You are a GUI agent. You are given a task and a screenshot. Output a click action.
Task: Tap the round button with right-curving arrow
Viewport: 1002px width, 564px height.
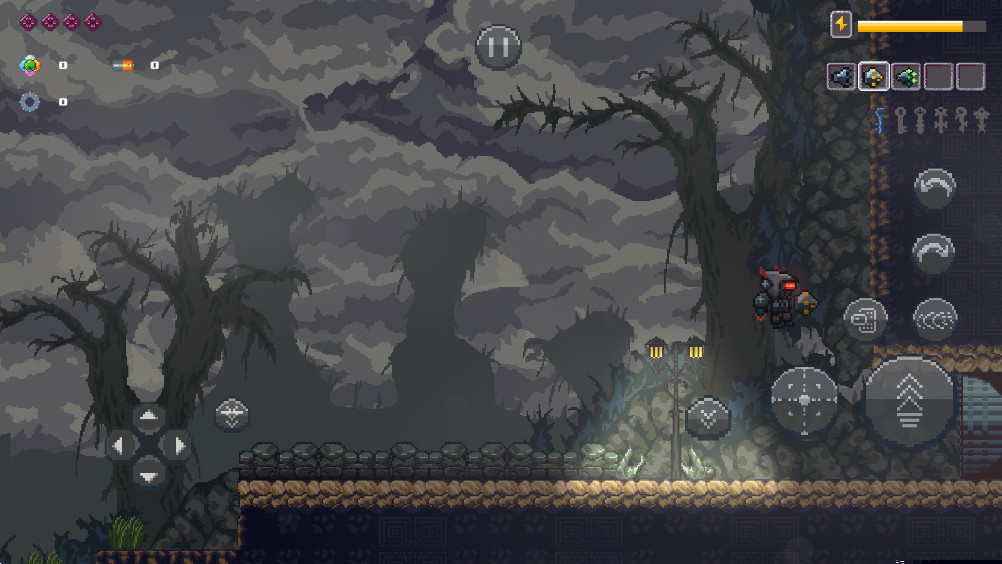tap(934, 251)
